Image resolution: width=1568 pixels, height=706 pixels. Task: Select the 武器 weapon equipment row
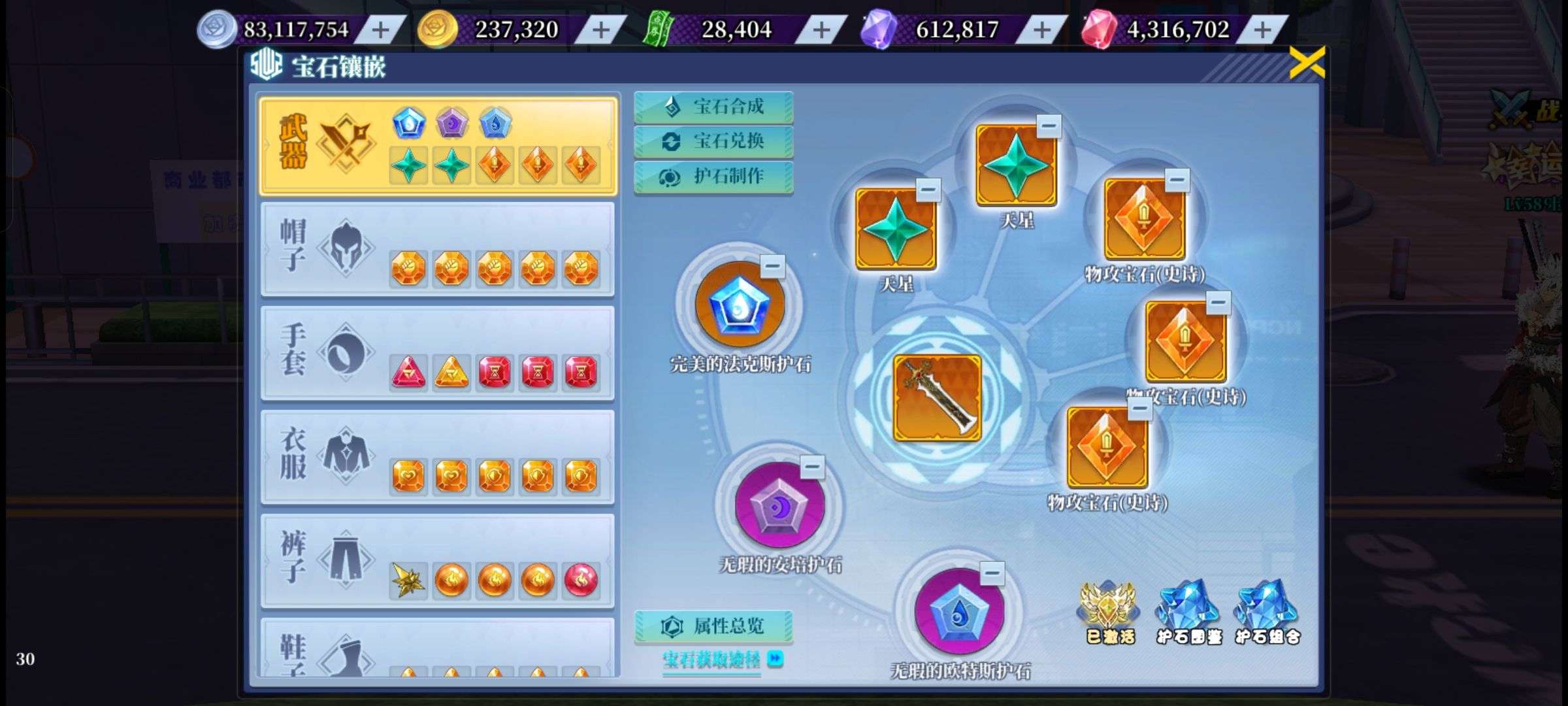point(438,146)
